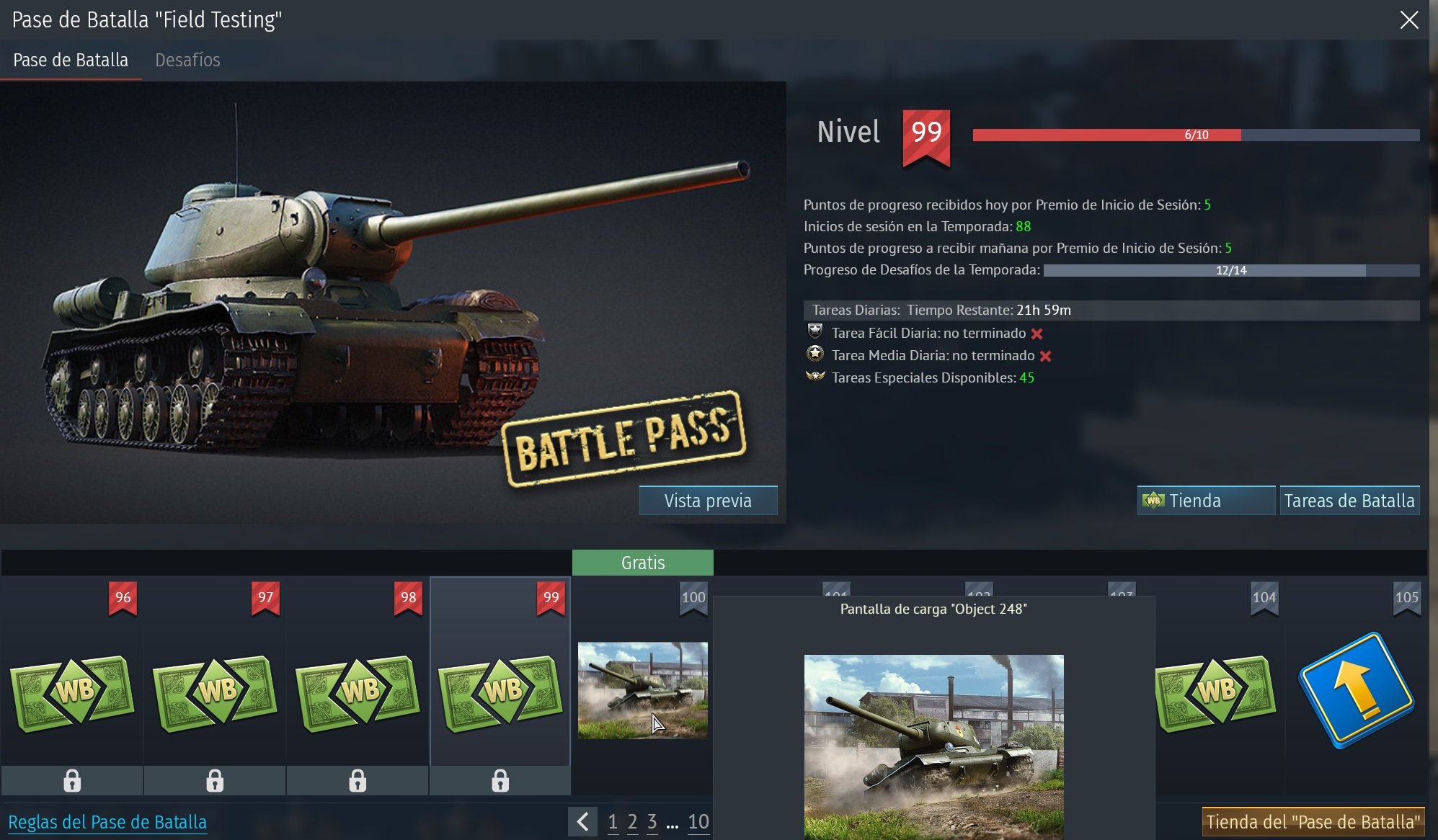Open Reglas del Pase de Batalla

pos(107,821)
